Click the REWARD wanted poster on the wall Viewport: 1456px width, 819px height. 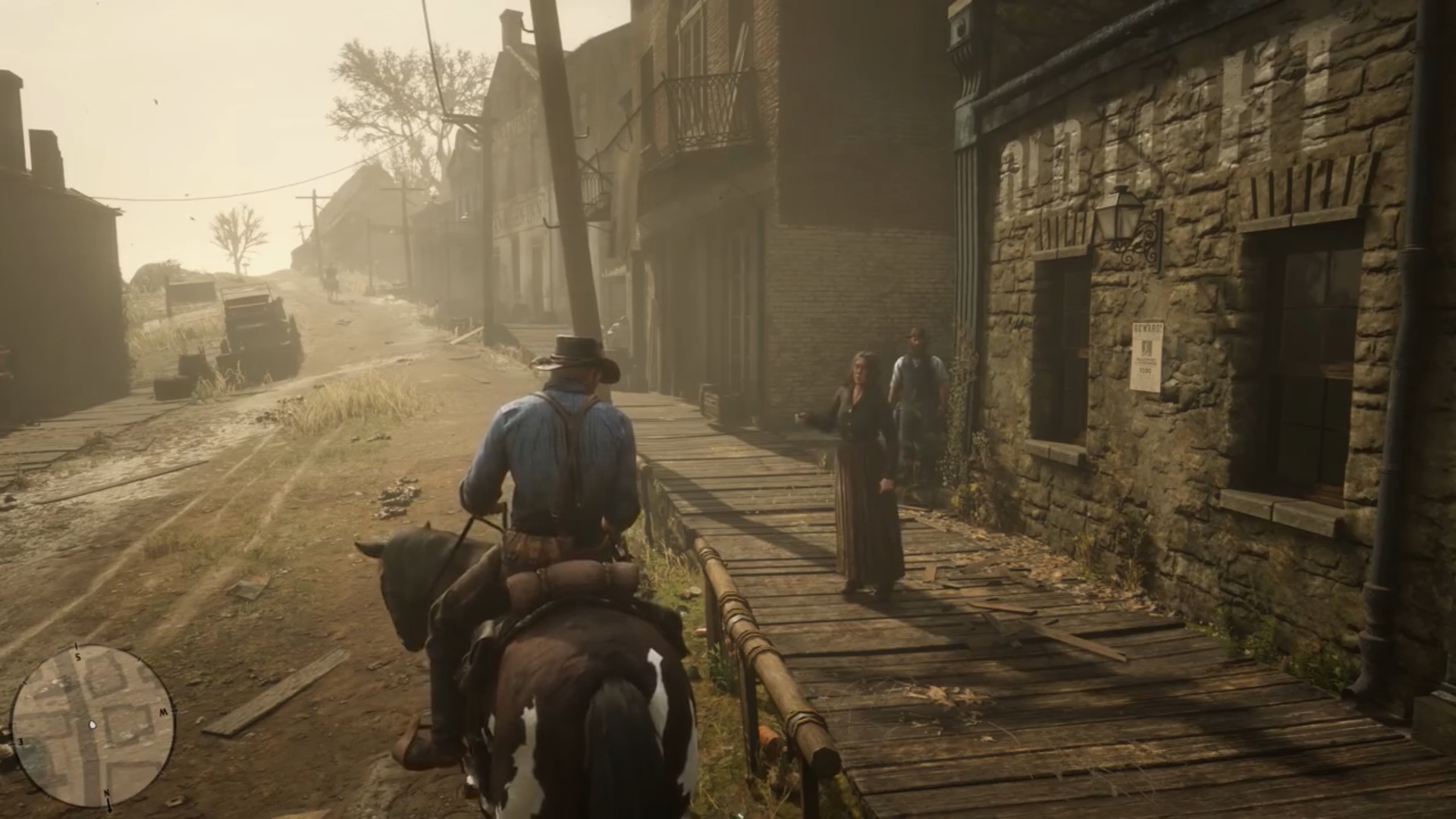click(x=1147, y=355)
